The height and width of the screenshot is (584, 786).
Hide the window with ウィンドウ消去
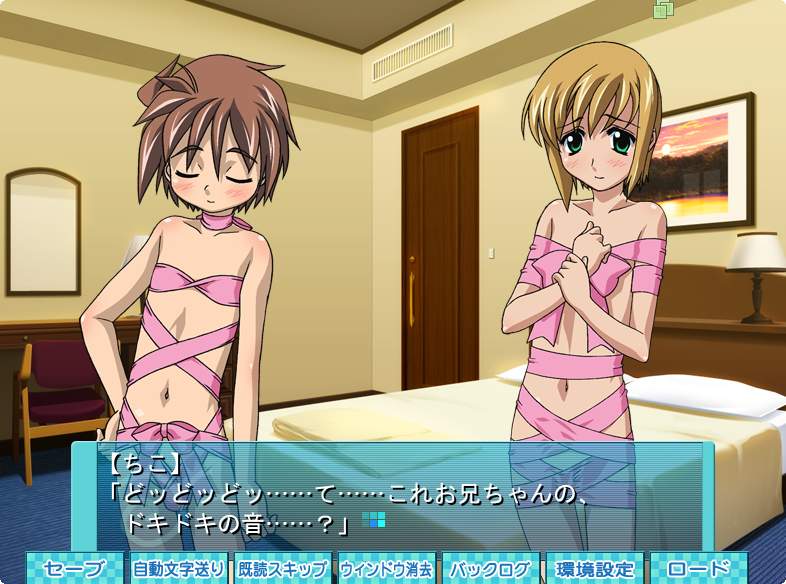tap(386, 569)
